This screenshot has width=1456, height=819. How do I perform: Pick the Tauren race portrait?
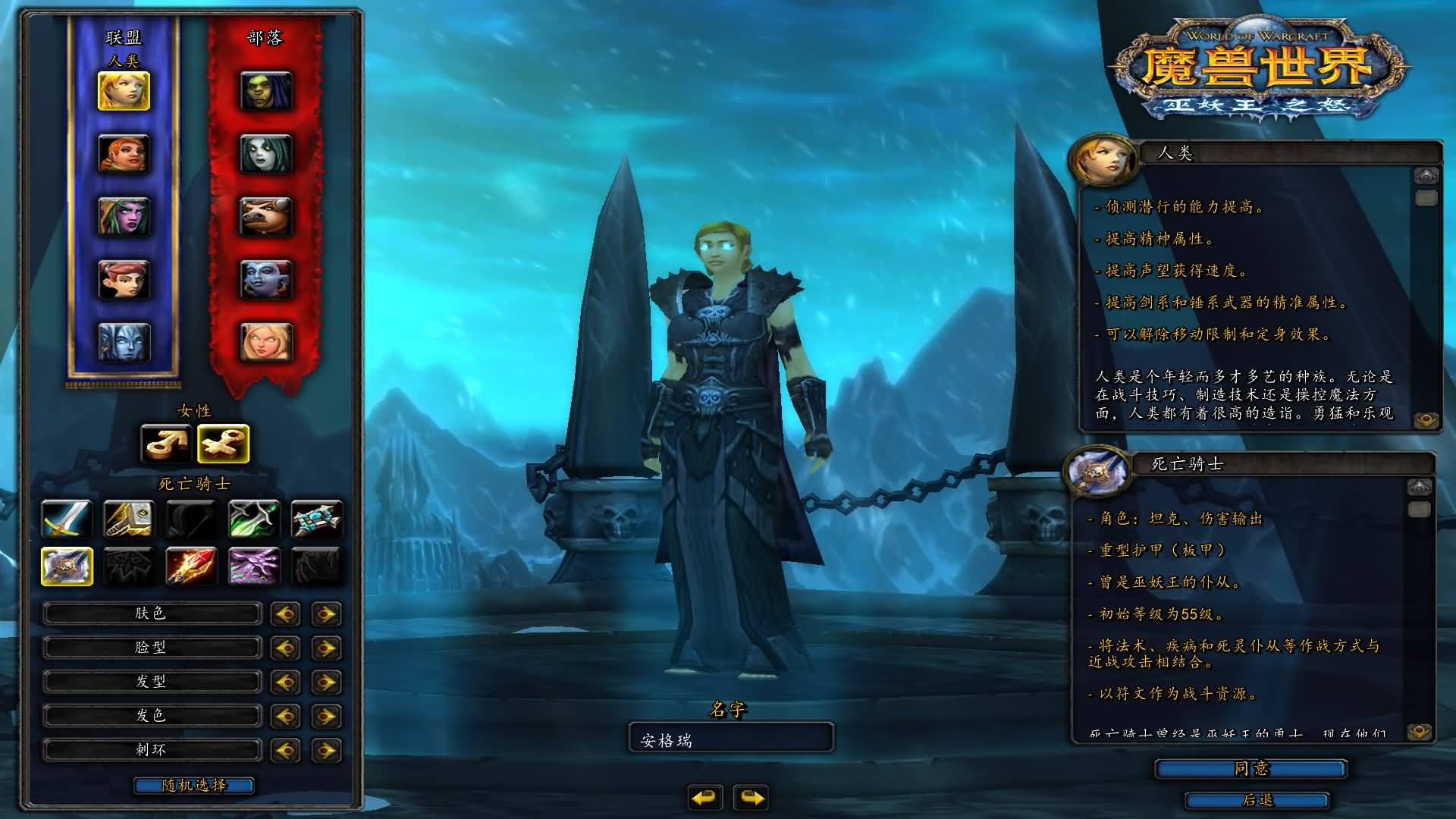266,217
